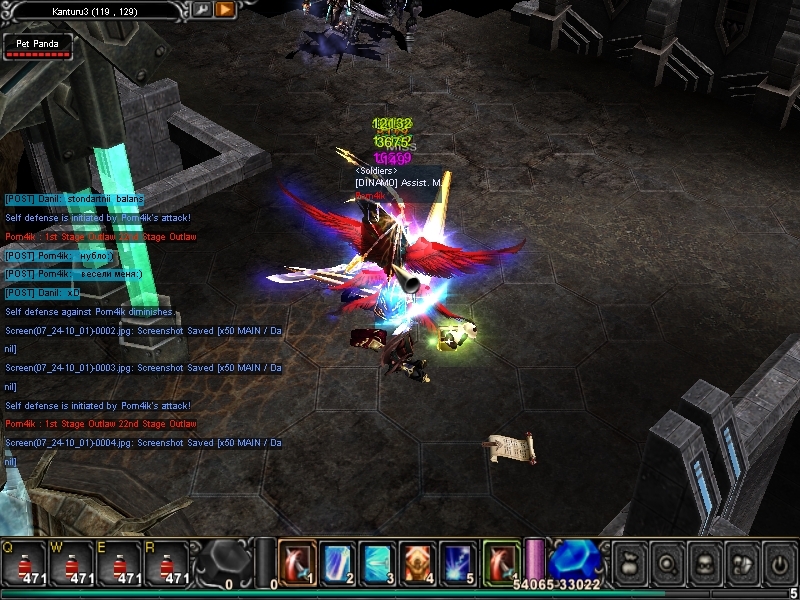Open the inventory bag button
Image resolution: width=800 pixels, height=600 pixels.
click(x=630, y=564)
